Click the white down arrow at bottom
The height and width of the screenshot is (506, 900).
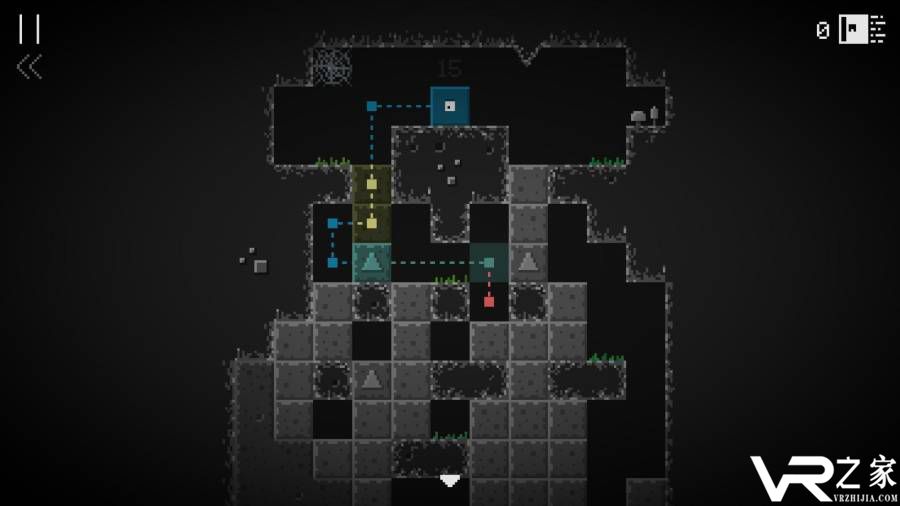450,481
